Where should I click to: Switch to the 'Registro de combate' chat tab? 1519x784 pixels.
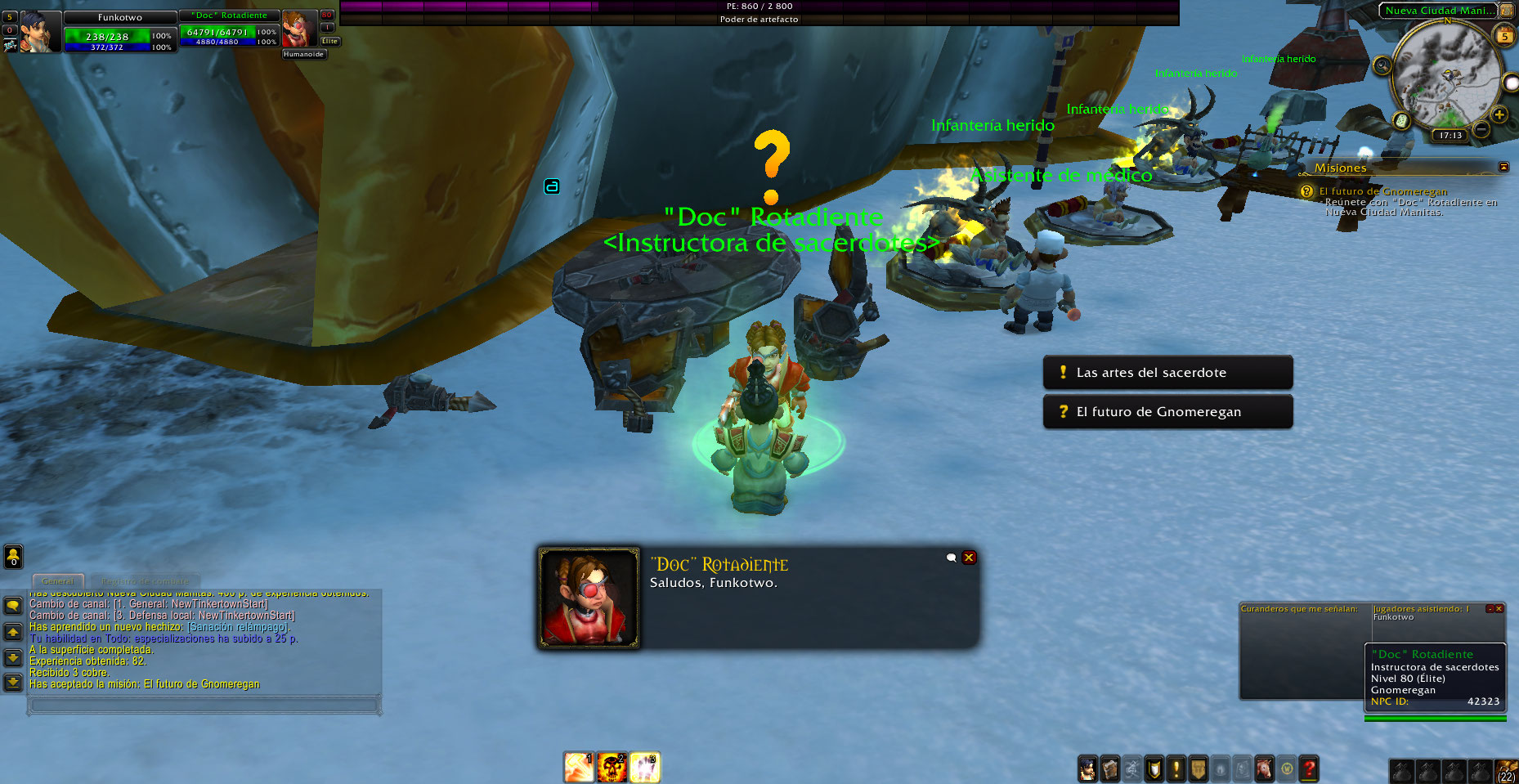tap(145, 581)
